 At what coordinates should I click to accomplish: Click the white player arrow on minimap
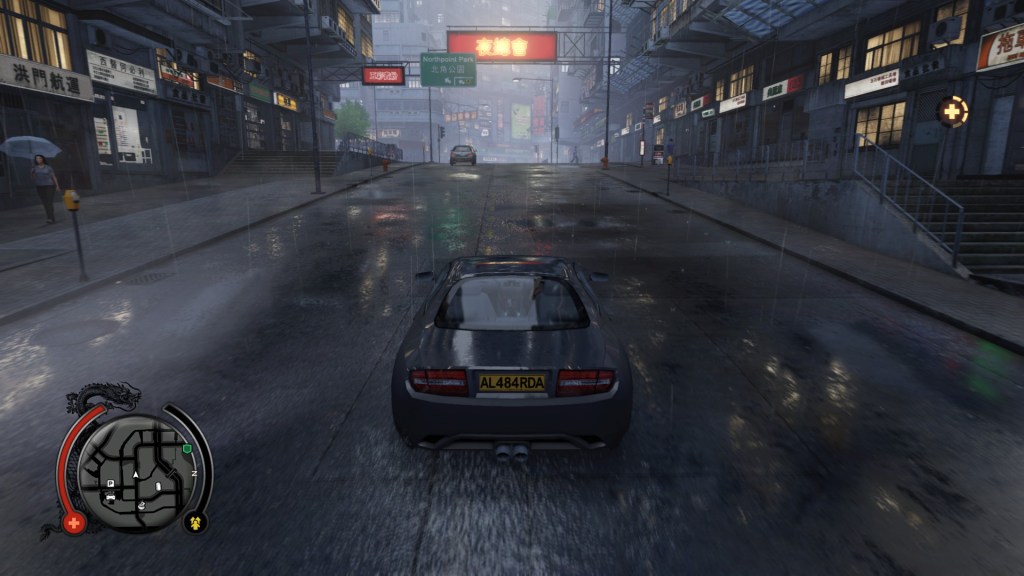(x=135, y=473)
